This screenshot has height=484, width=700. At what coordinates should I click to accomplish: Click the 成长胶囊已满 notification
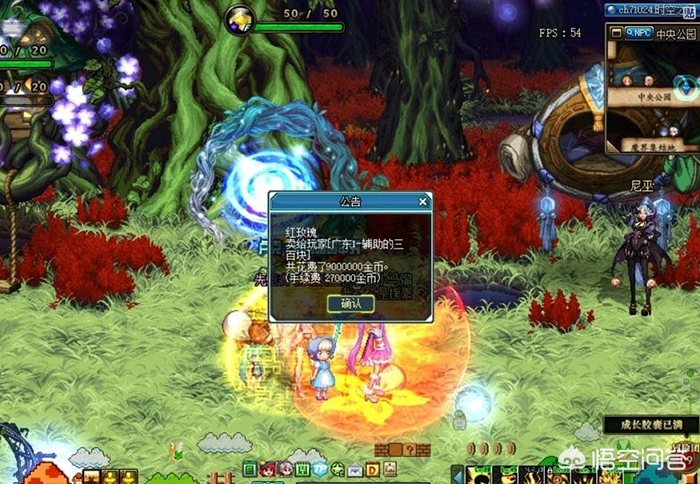tap(647, 424)
